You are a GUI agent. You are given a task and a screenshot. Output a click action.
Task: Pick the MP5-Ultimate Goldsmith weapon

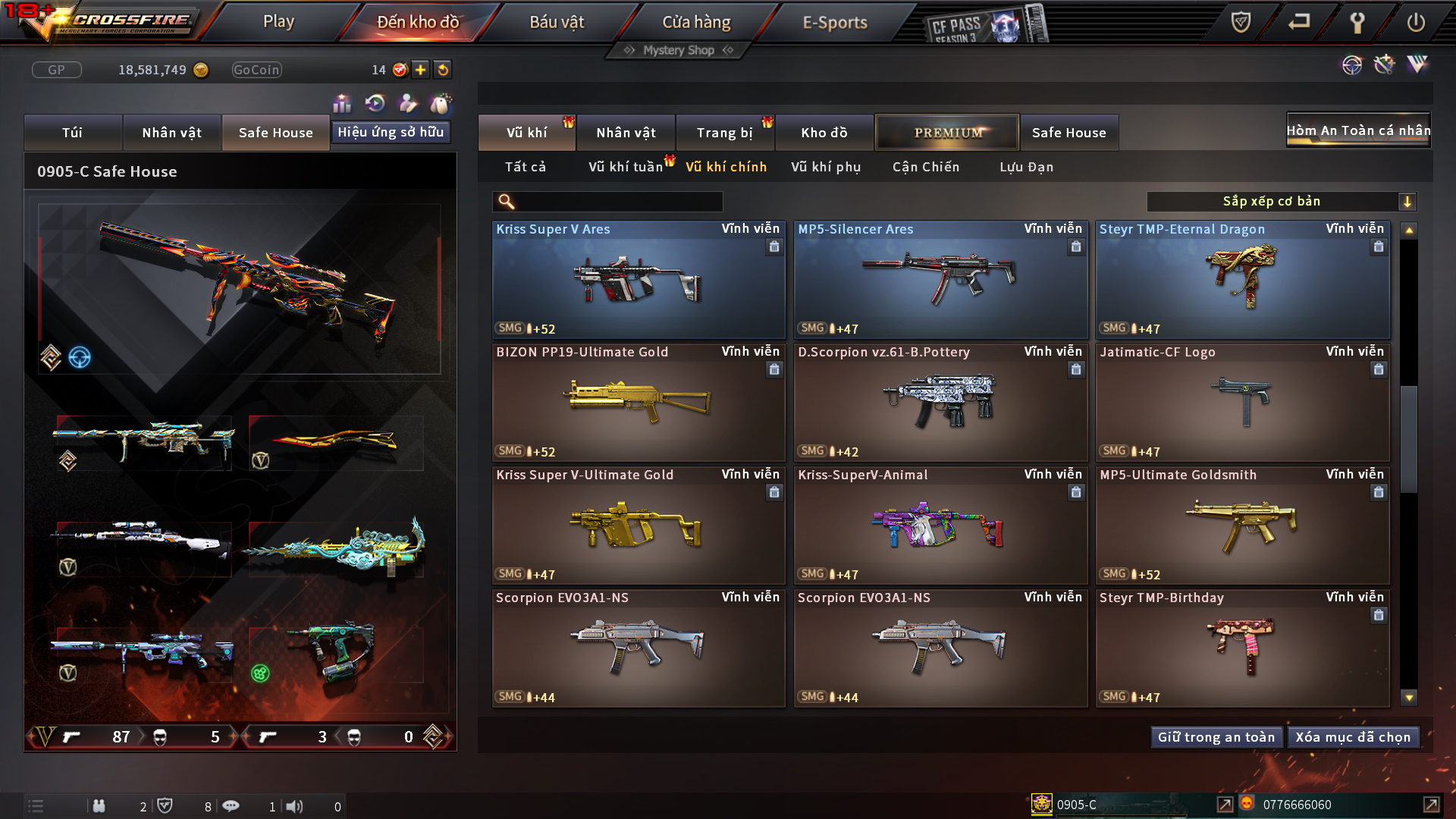pyautogui.click(x=1242, y=526)
